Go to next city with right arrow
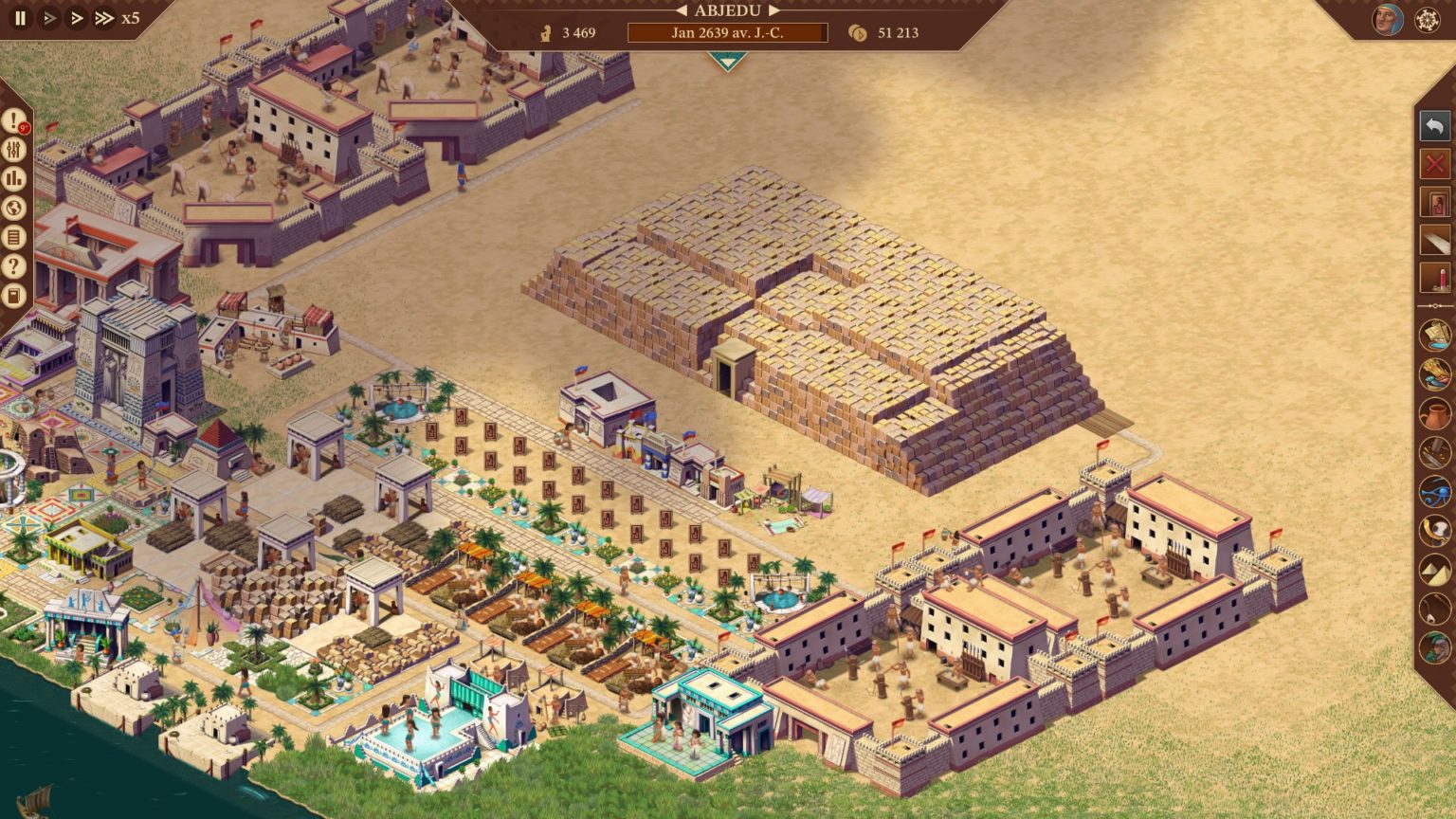The height and width of the screenshot is (819, 1456). point(774,10)
